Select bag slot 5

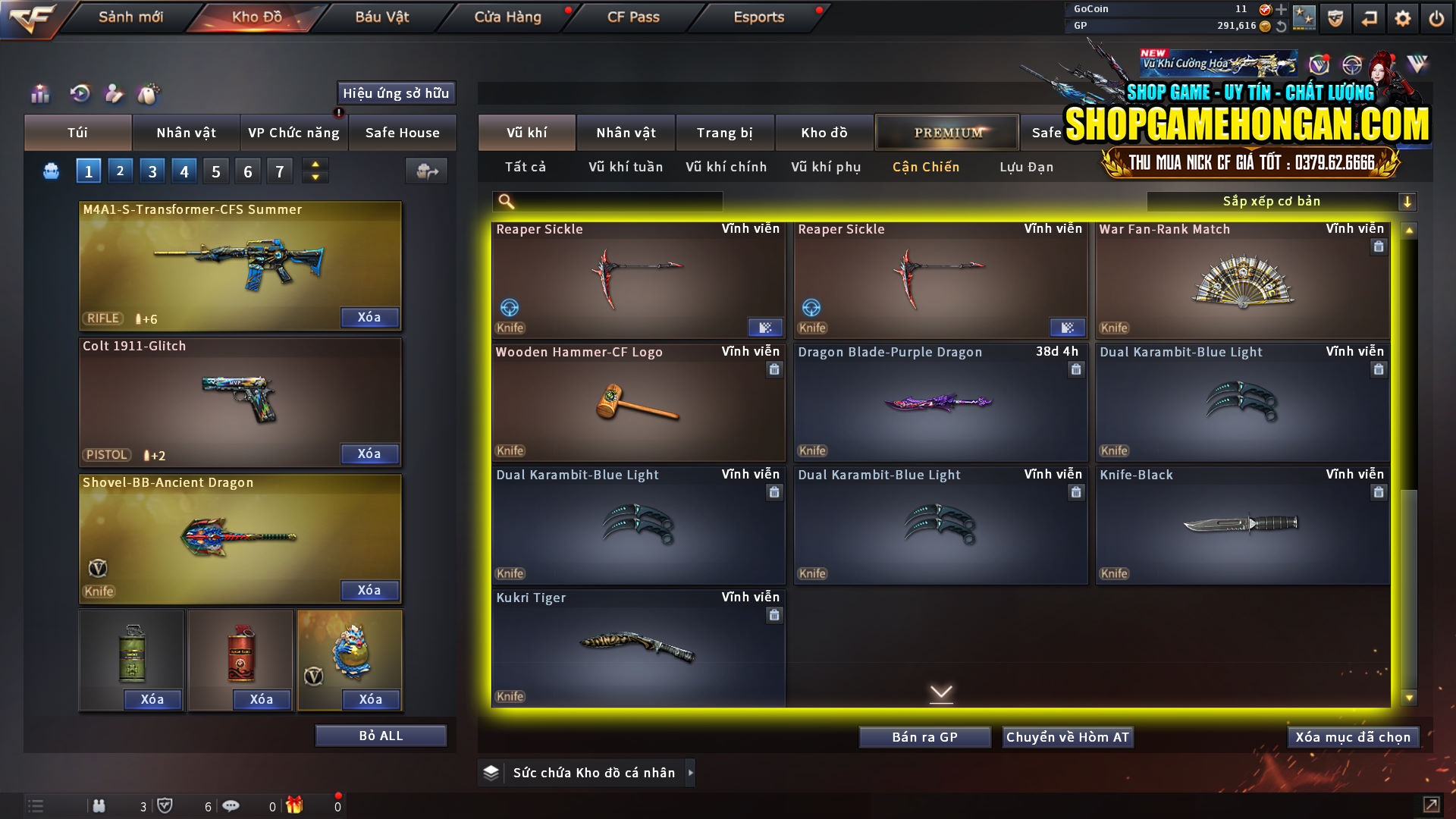tap(215, 171)
